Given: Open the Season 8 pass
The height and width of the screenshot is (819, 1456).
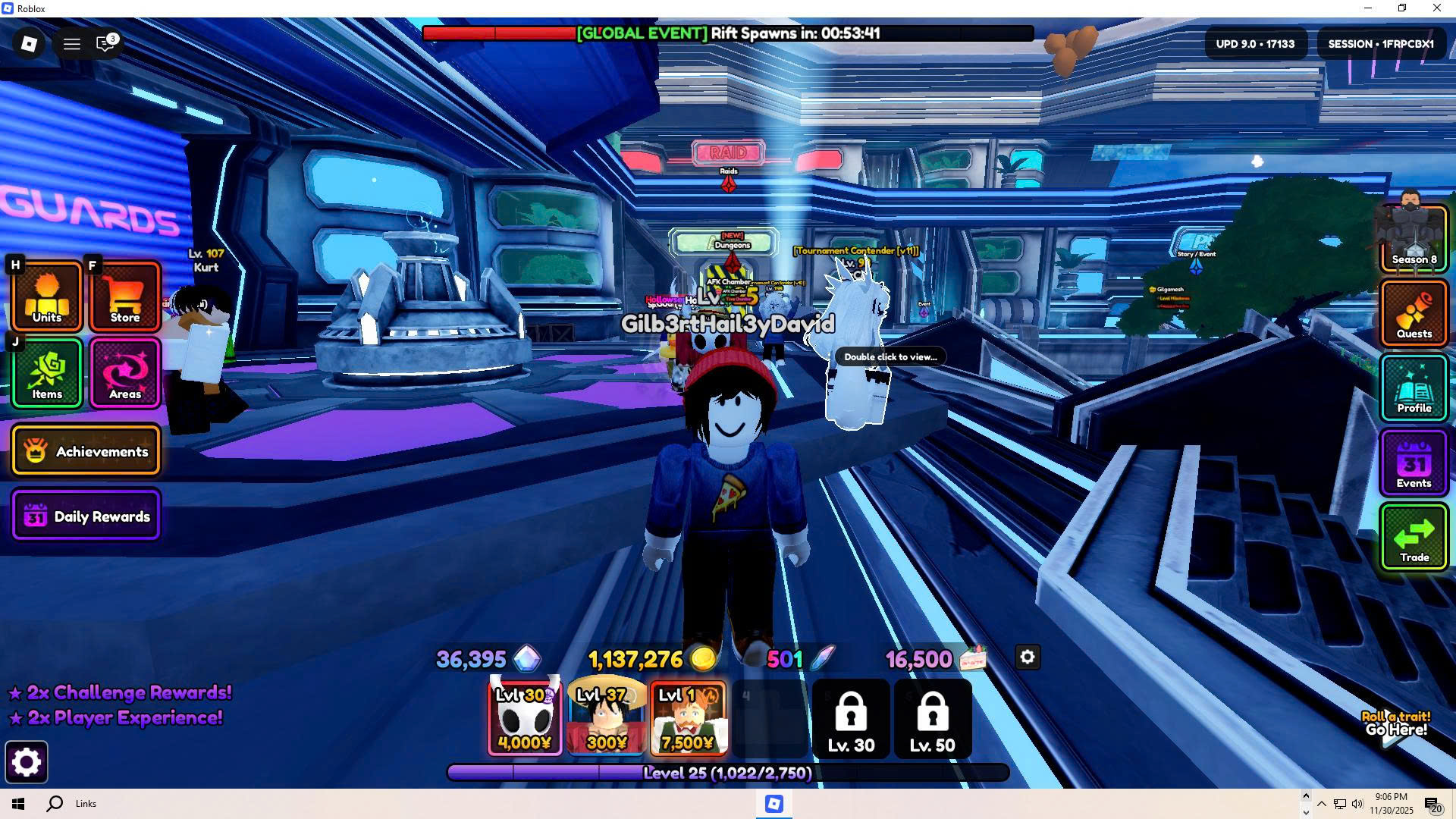Looking at the screenshot, I should click(x=1414, y=237).
